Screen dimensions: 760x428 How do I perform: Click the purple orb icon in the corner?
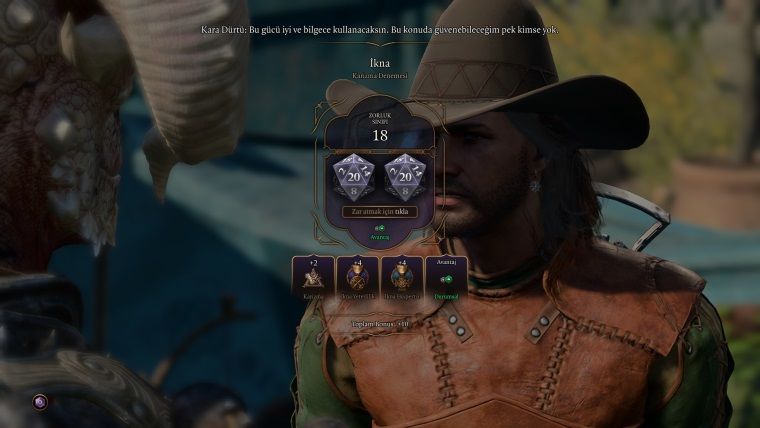pyautogui.click(x=40, y=401)
